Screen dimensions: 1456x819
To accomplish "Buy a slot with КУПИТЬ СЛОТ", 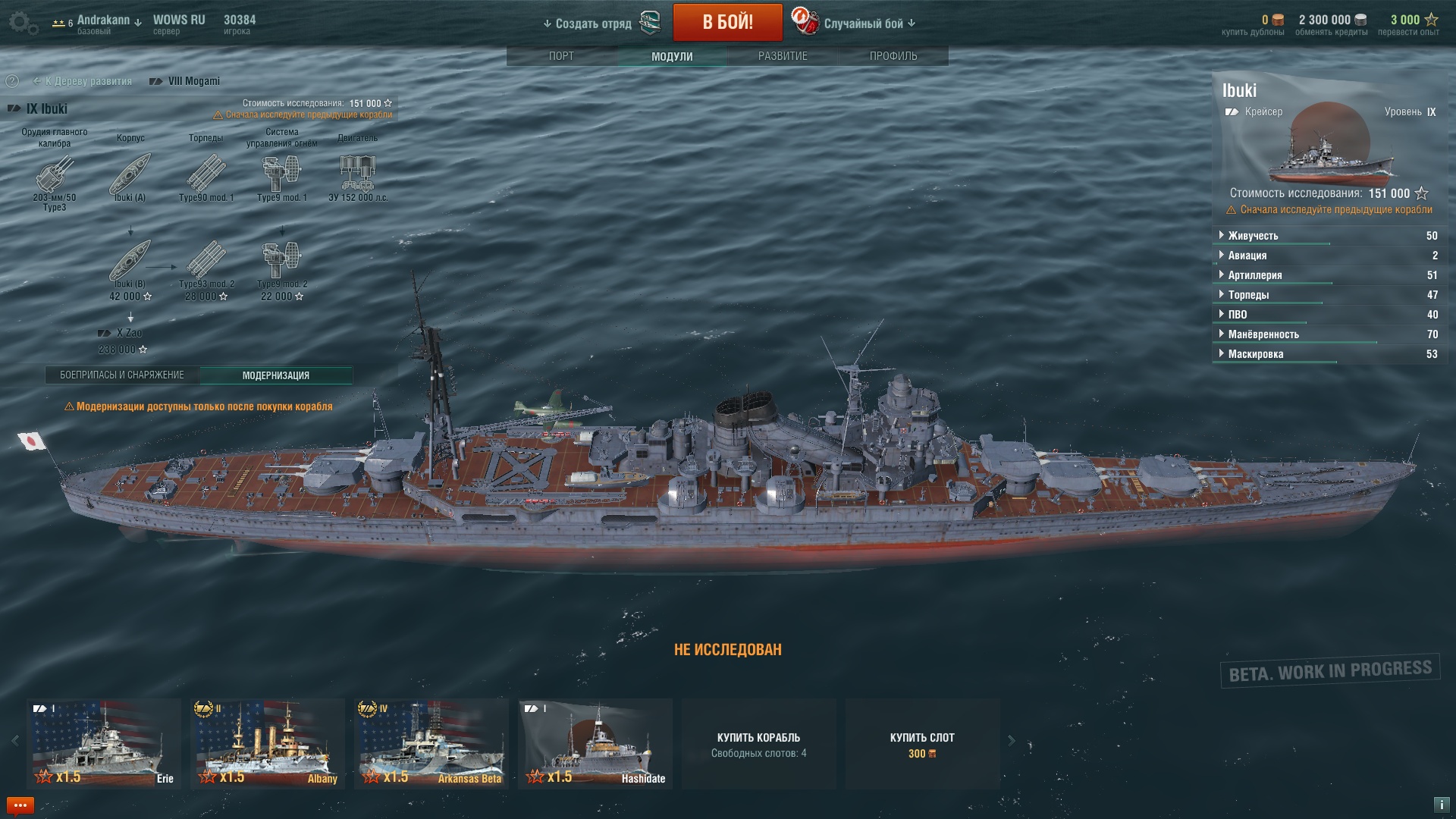I will coord(922,743).
